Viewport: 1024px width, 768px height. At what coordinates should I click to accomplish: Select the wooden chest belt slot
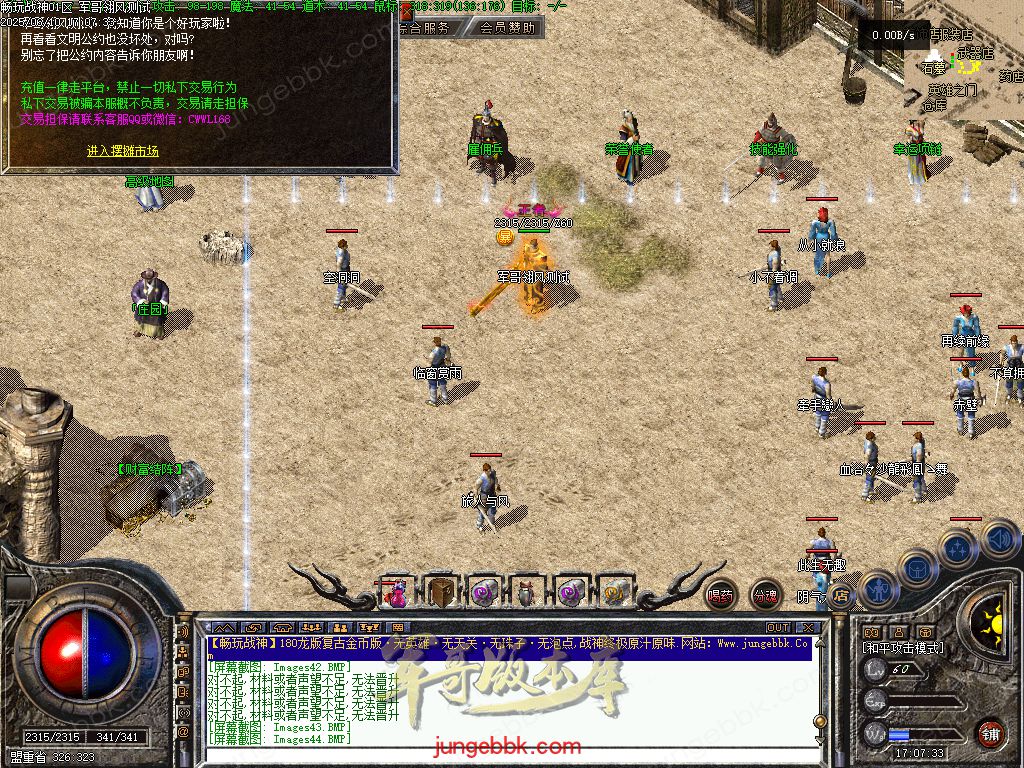click(440, 592)
